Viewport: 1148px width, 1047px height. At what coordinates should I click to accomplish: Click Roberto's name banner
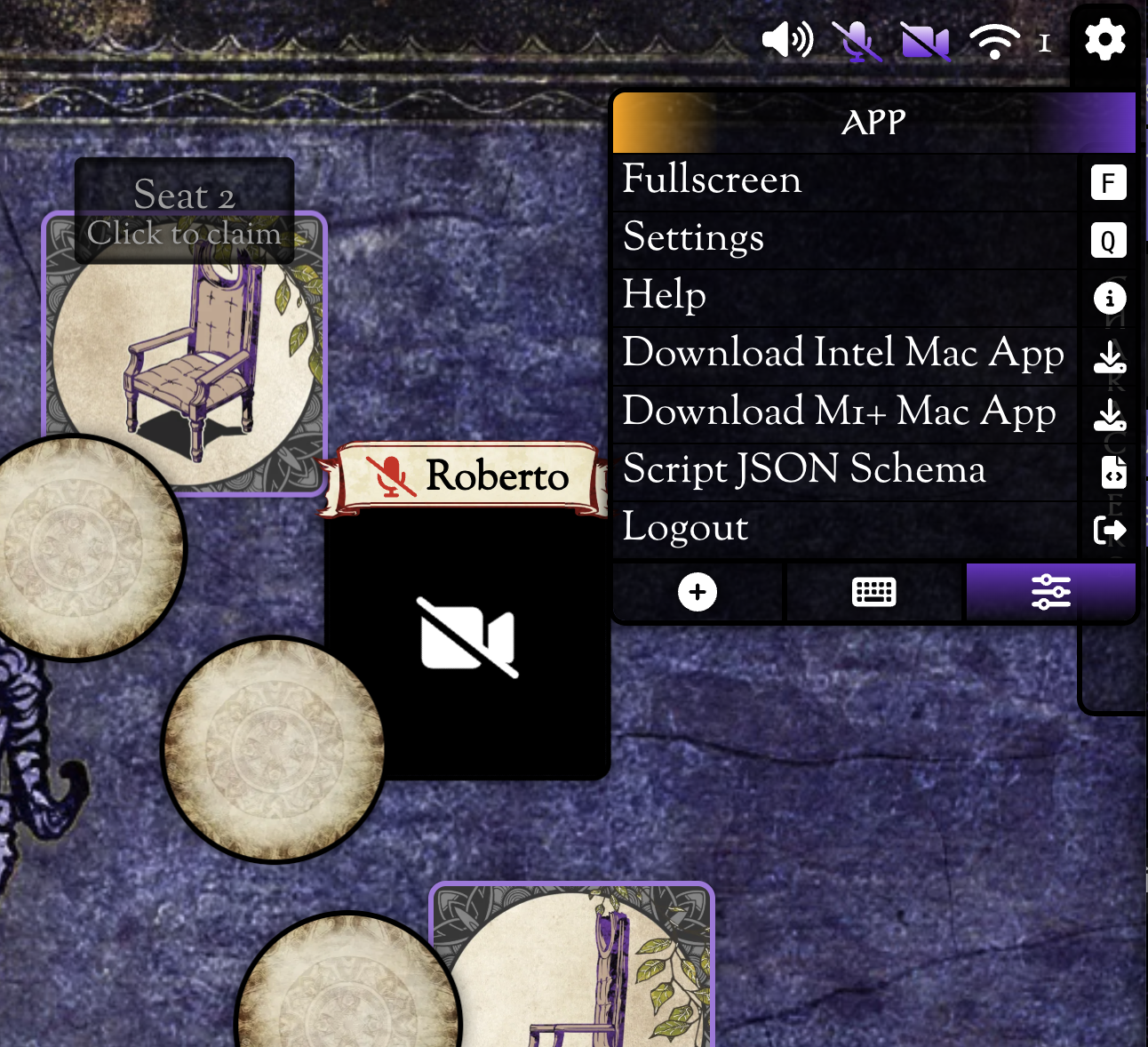point(468,476)
